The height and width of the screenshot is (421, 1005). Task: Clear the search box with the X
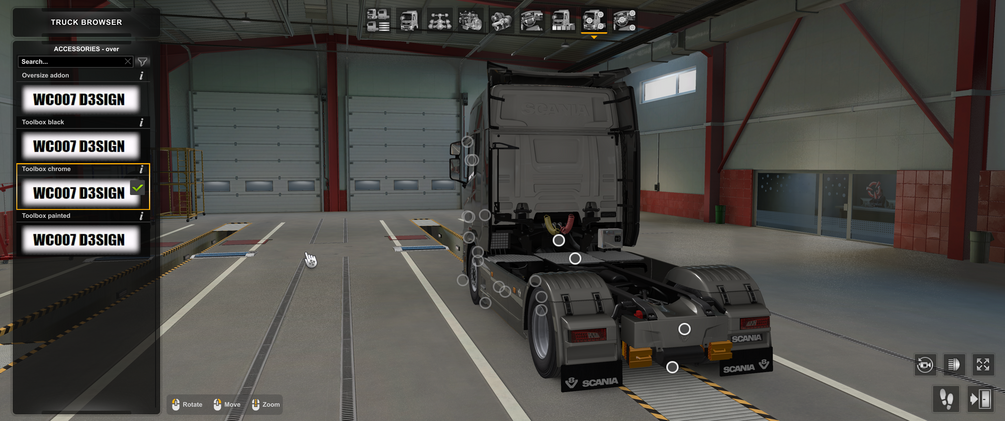tap(128, 62)
